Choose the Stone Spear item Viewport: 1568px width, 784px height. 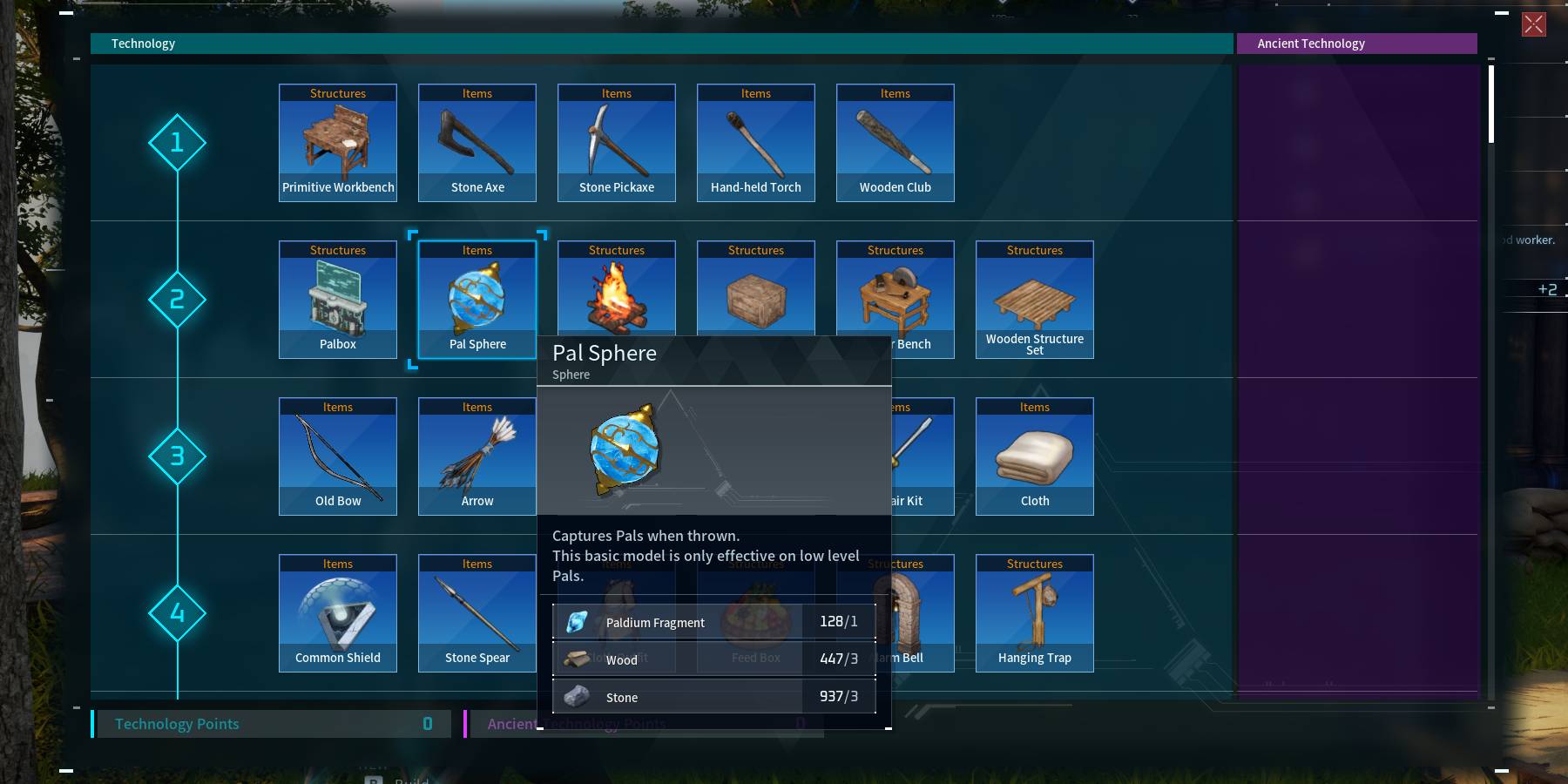[476, 612]
